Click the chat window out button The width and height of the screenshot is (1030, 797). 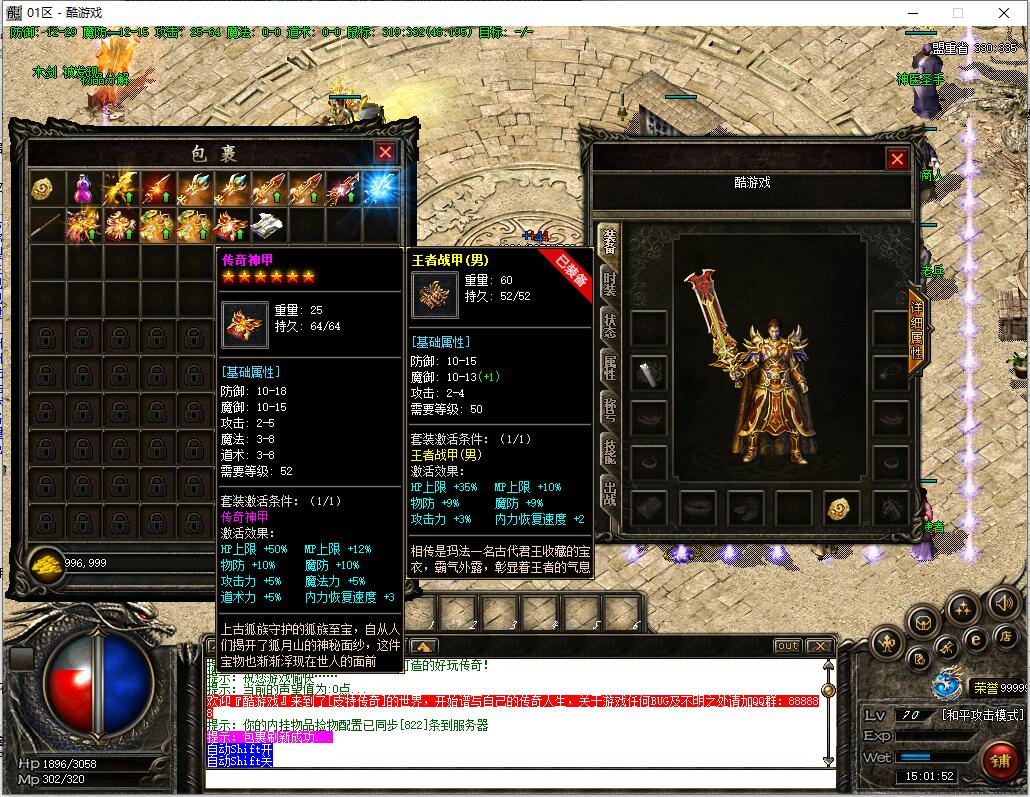[x=788, y=646]
